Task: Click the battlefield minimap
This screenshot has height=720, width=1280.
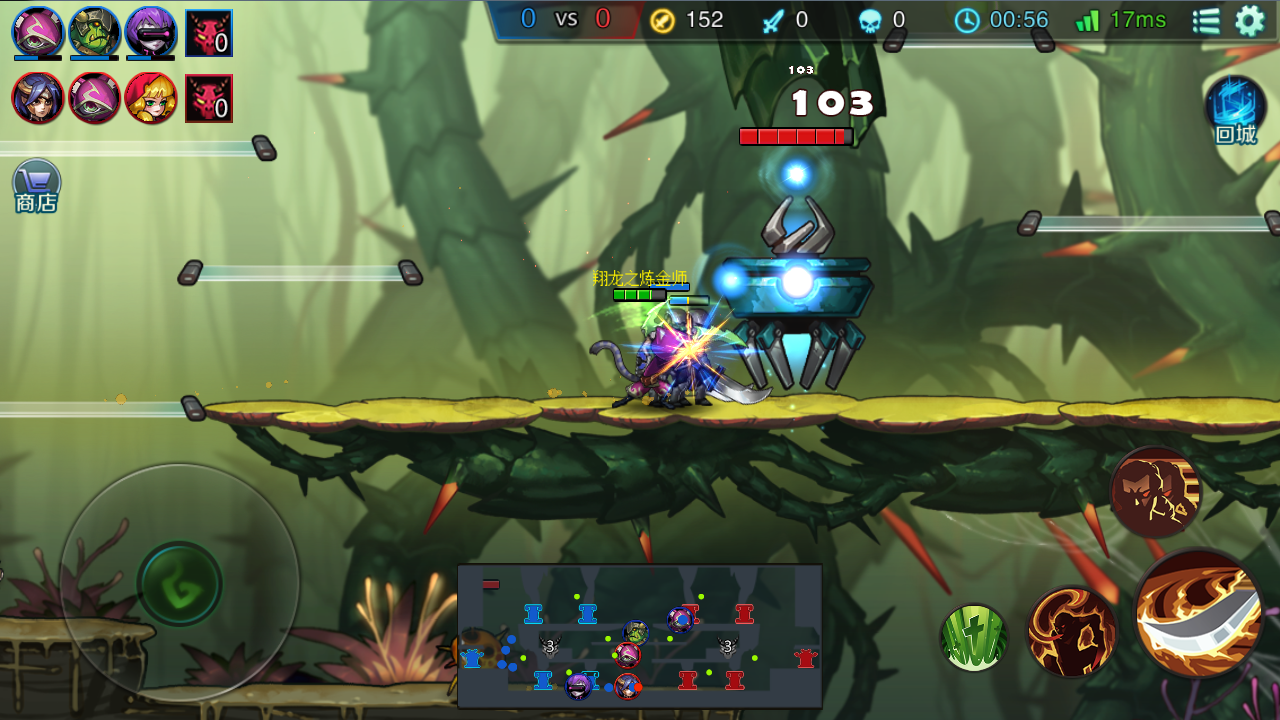Action: click(640, 636)
